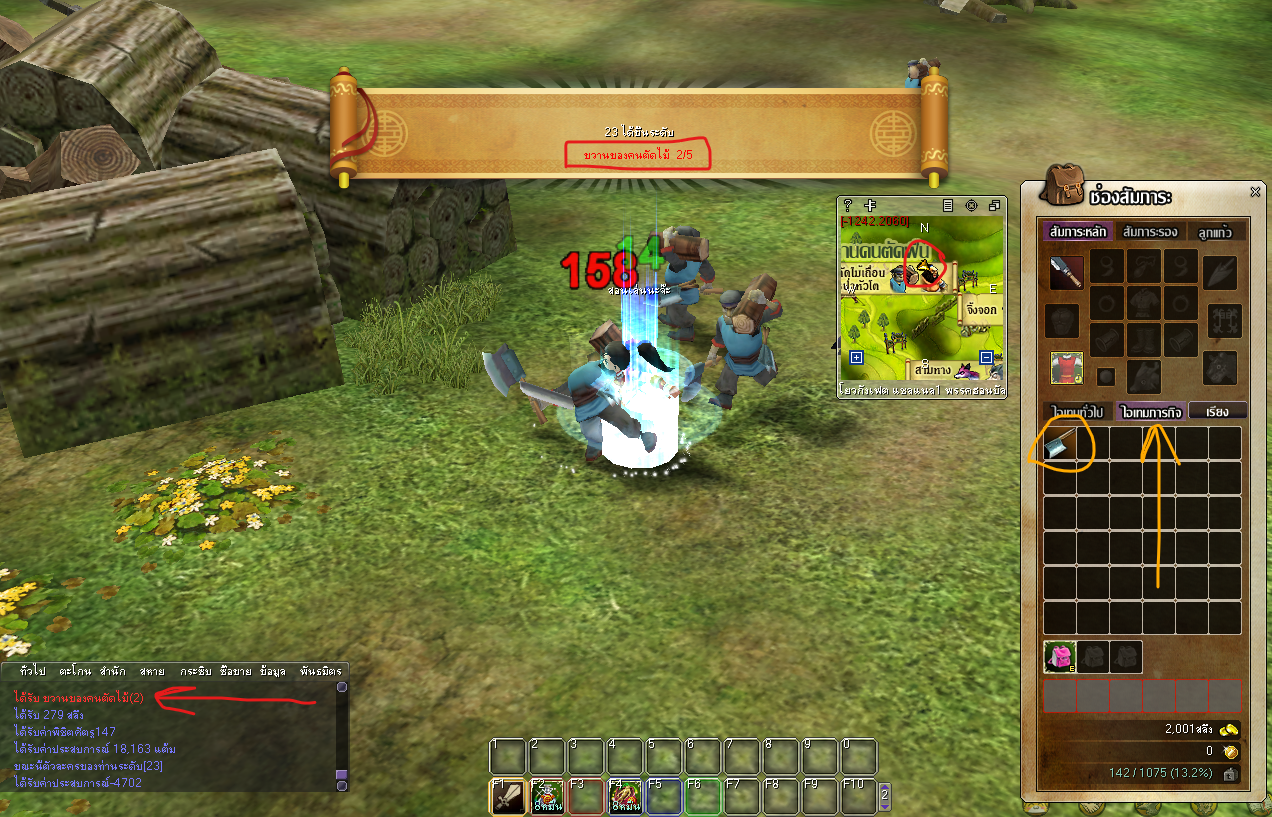Image resolution: width=1272 pixels, height=817 pixels.
Task: Choose the pink backpack bag slot
Action: click(x=1059, y=657)
